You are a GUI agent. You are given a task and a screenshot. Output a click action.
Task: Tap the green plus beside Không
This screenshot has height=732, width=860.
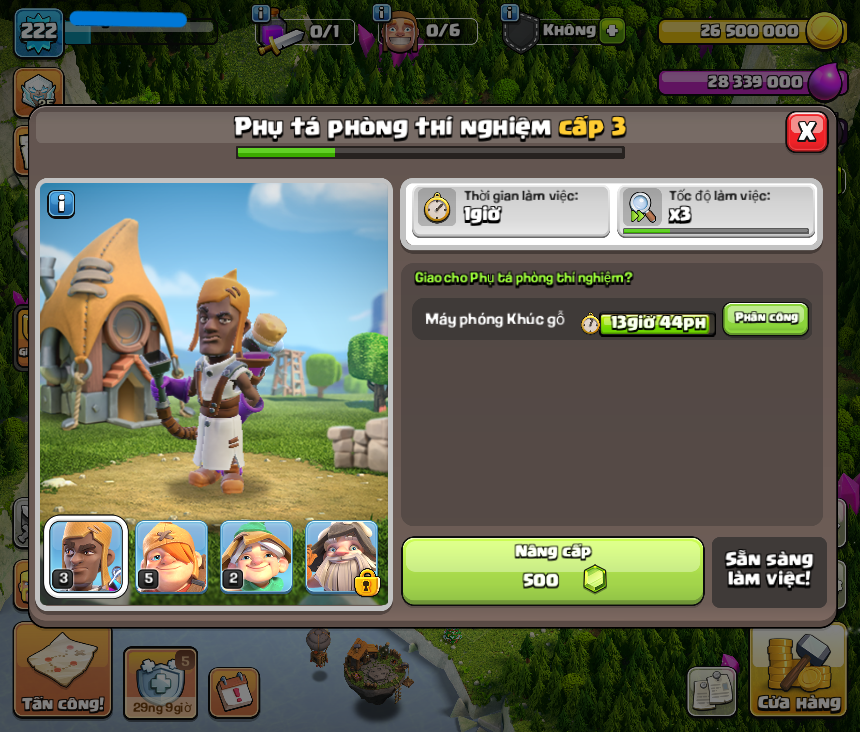[x=612, y=31]
